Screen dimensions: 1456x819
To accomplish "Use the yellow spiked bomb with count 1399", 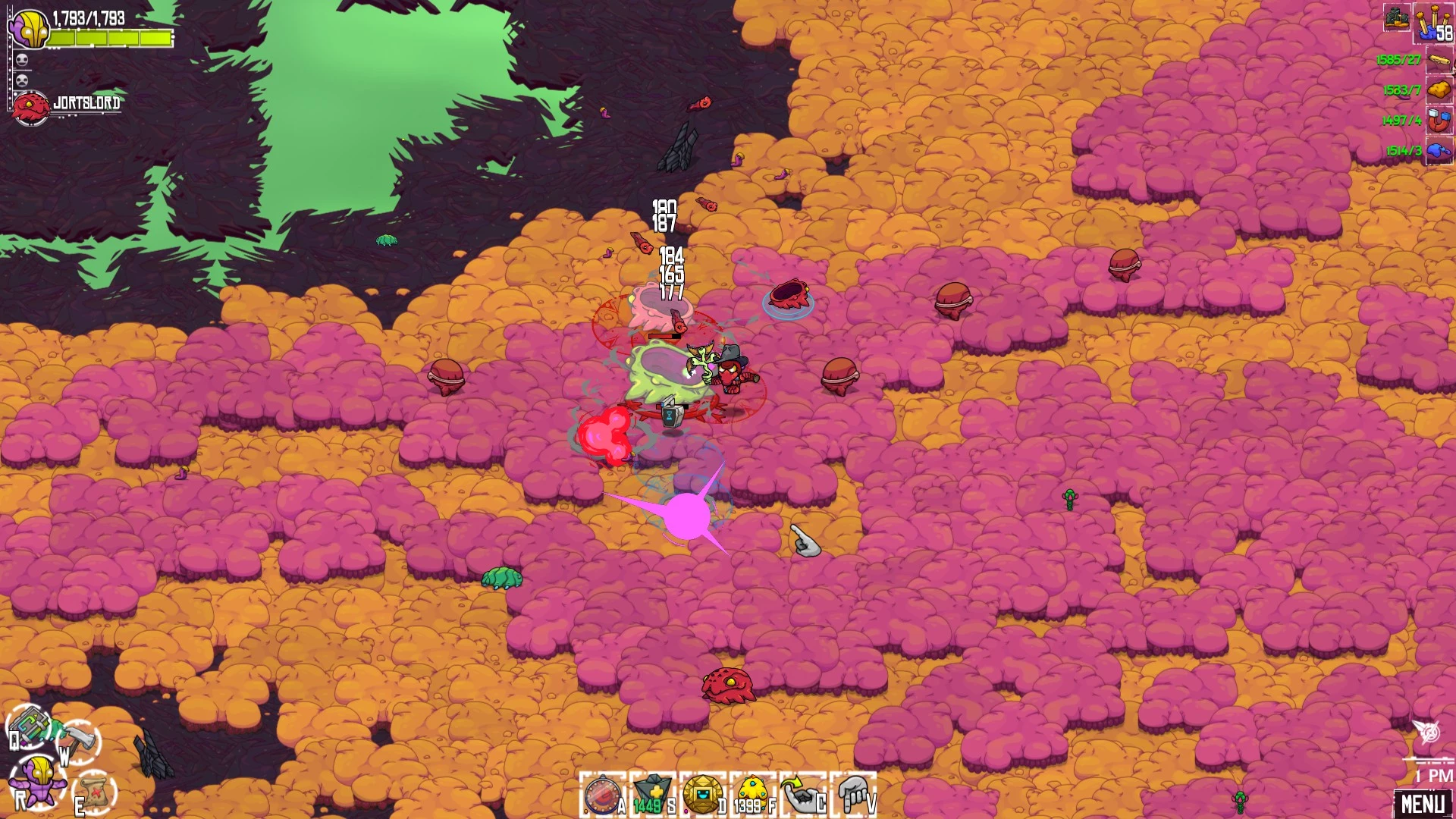I will tap(752, 795).
